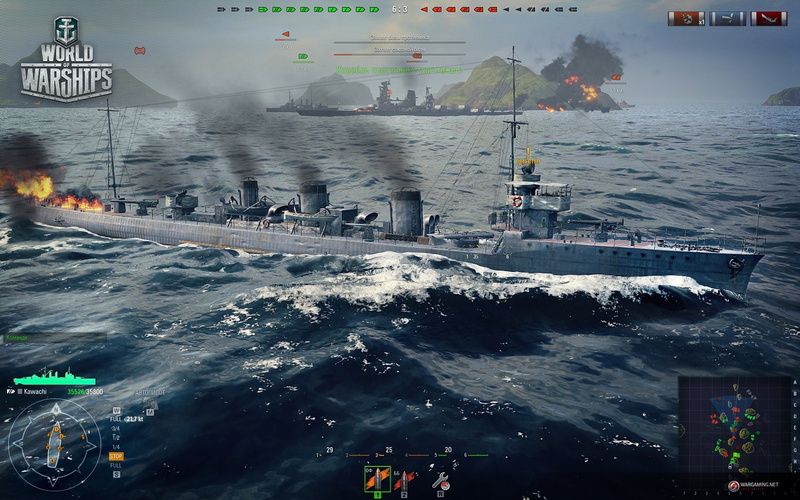Click the orange fire ribbon badge

pyautogui.click(x=687, y=18)
